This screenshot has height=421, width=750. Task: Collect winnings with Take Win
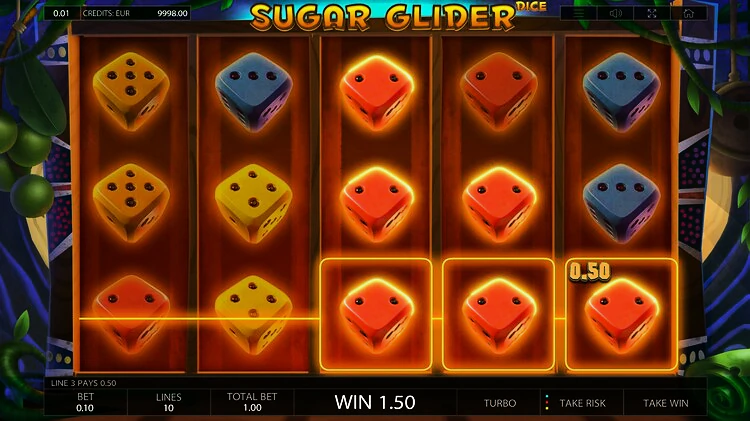(665, 403)
